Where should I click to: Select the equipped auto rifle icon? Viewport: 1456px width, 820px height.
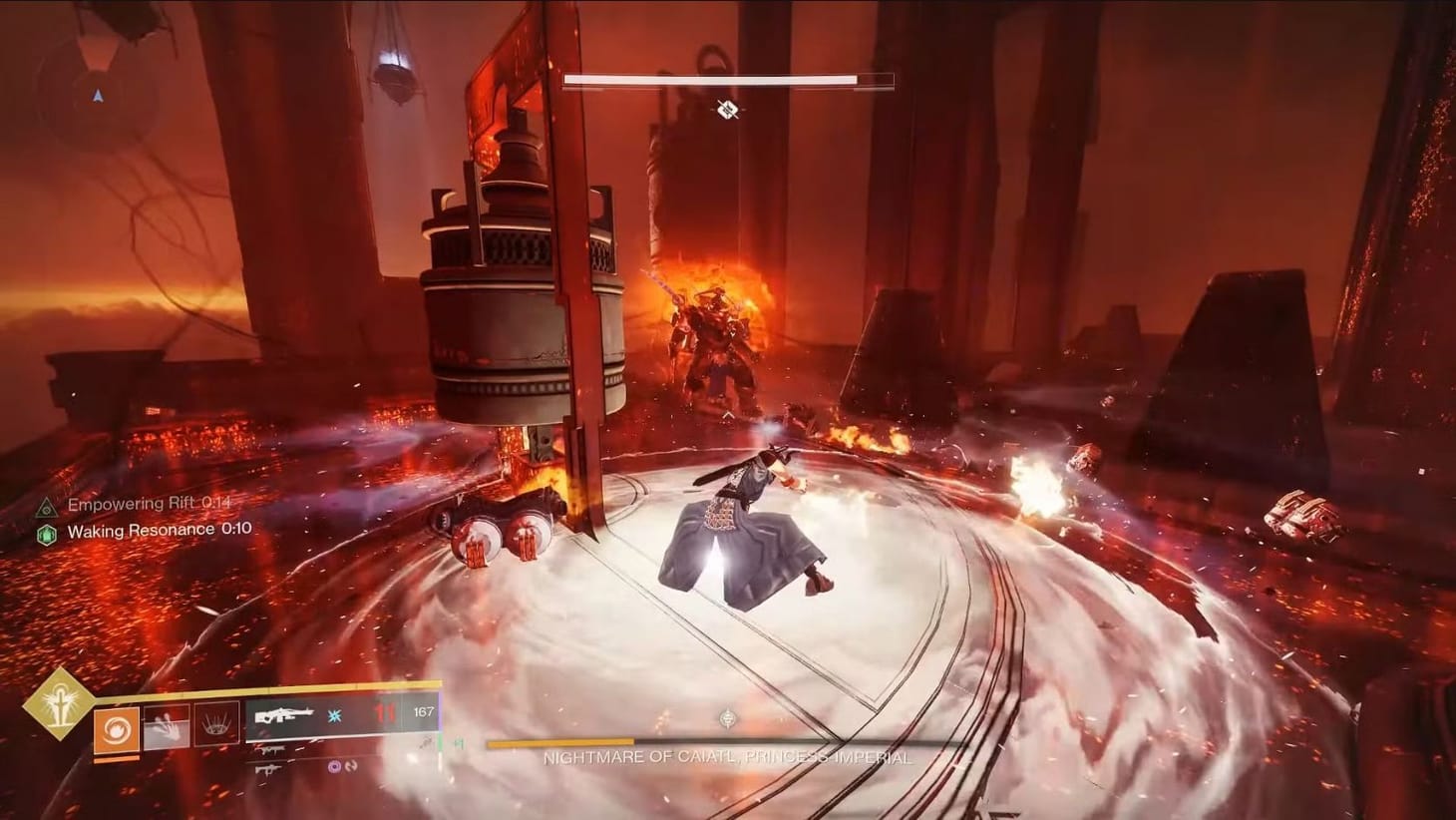pyautogui.click(x=284, y=714)
